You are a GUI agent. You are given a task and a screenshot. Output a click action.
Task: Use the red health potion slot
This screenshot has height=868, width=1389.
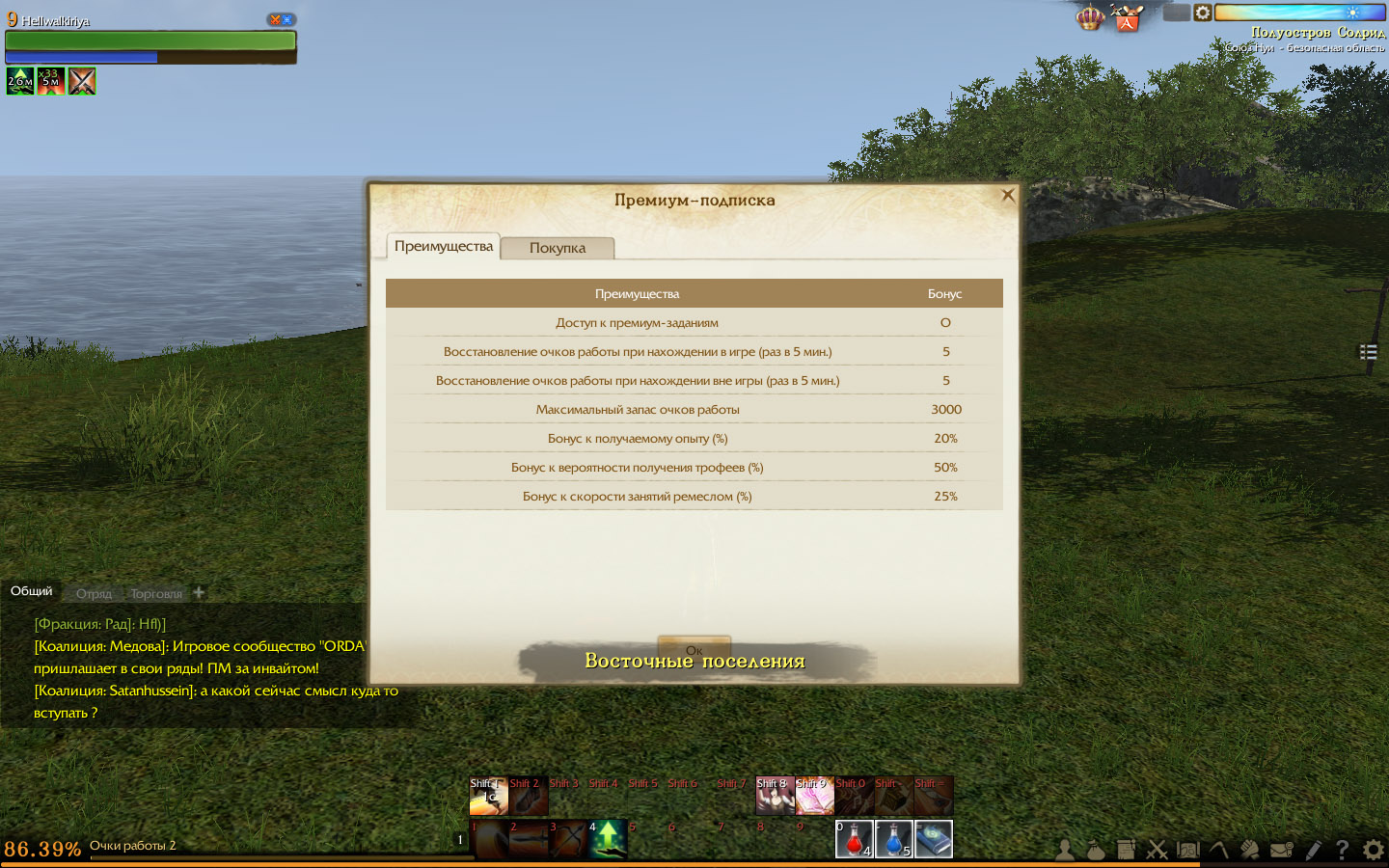click(854, 839)
